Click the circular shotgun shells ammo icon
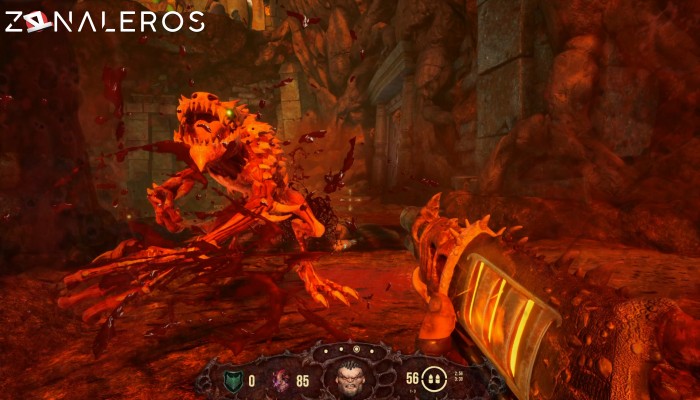Image resolution: width=700 pixels, height=400 pixels. (435, 379)
